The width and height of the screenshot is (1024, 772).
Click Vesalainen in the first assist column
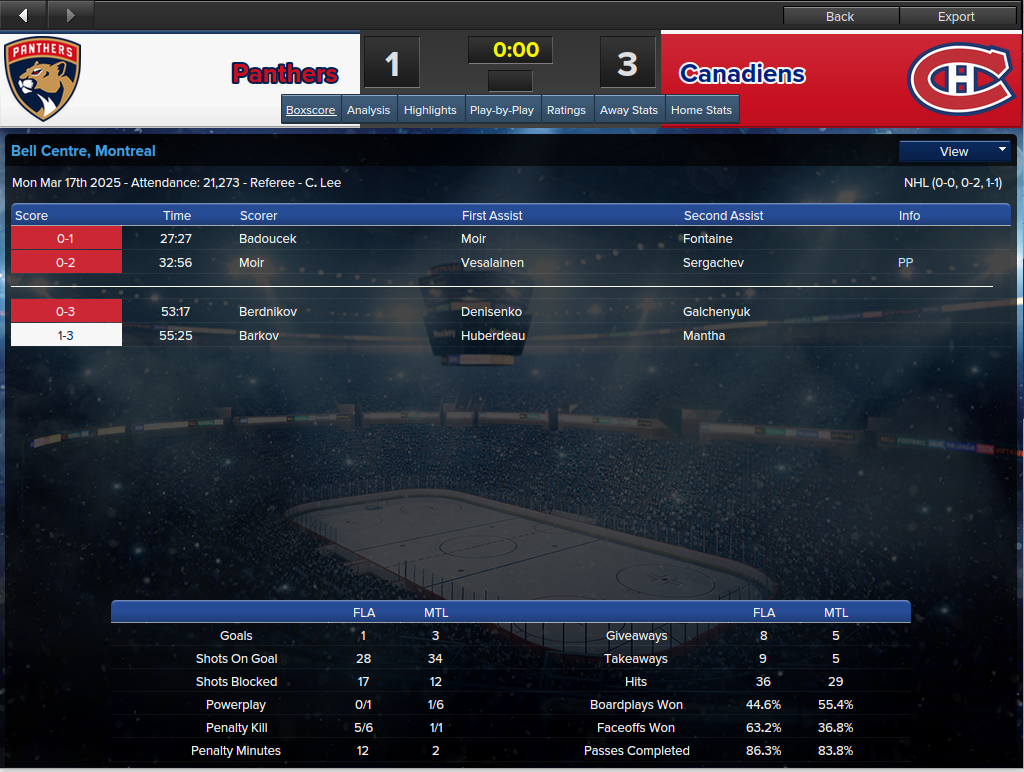tap(493, 263)
